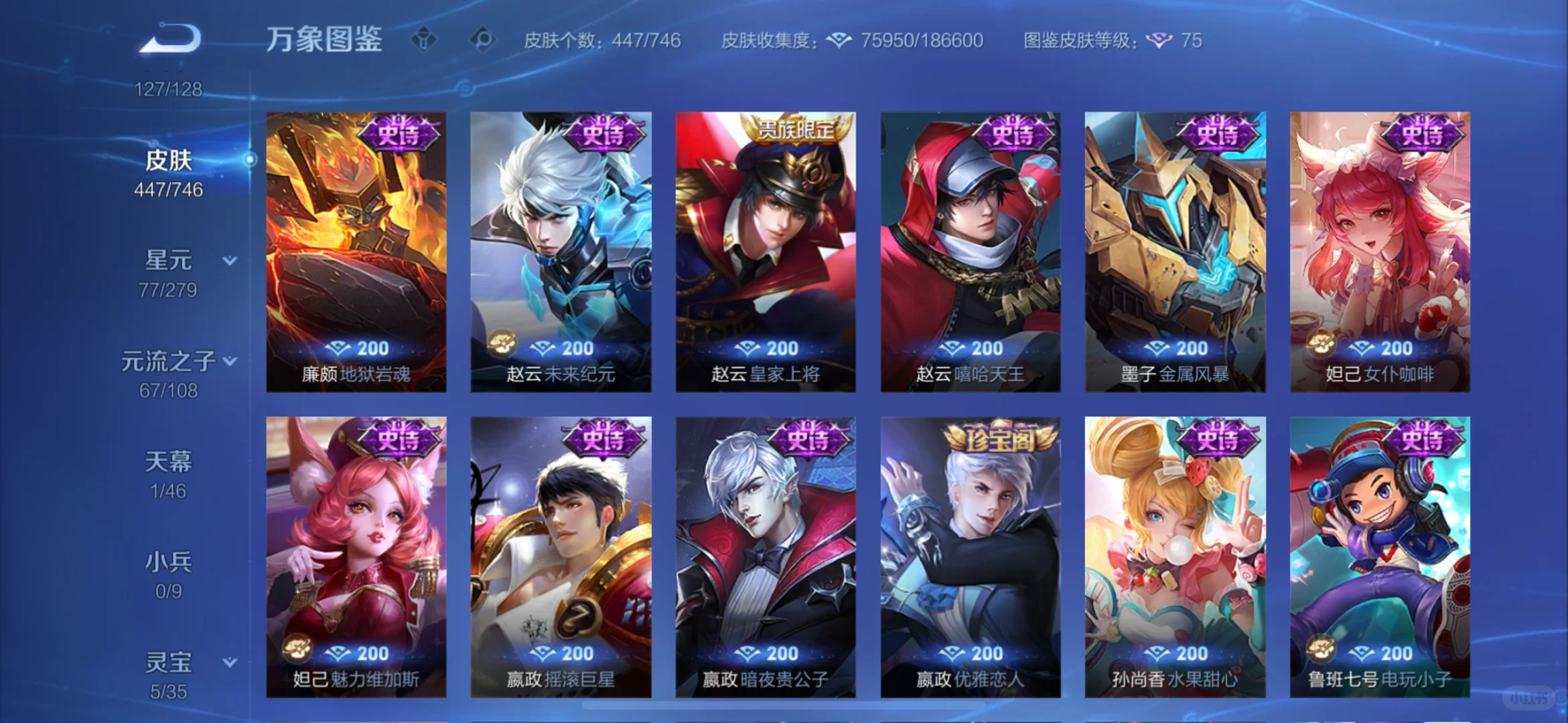Select the 皮肤 447/746 entry
The height and width of the screenshot is (723, 1568).
169,171
